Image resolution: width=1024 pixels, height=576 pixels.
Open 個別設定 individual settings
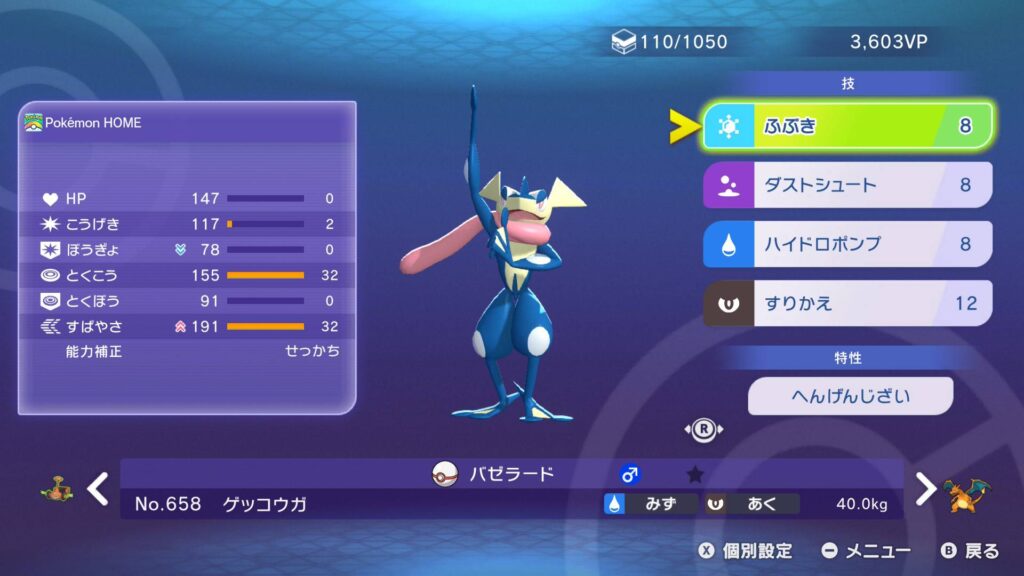[x=745, y=551]
